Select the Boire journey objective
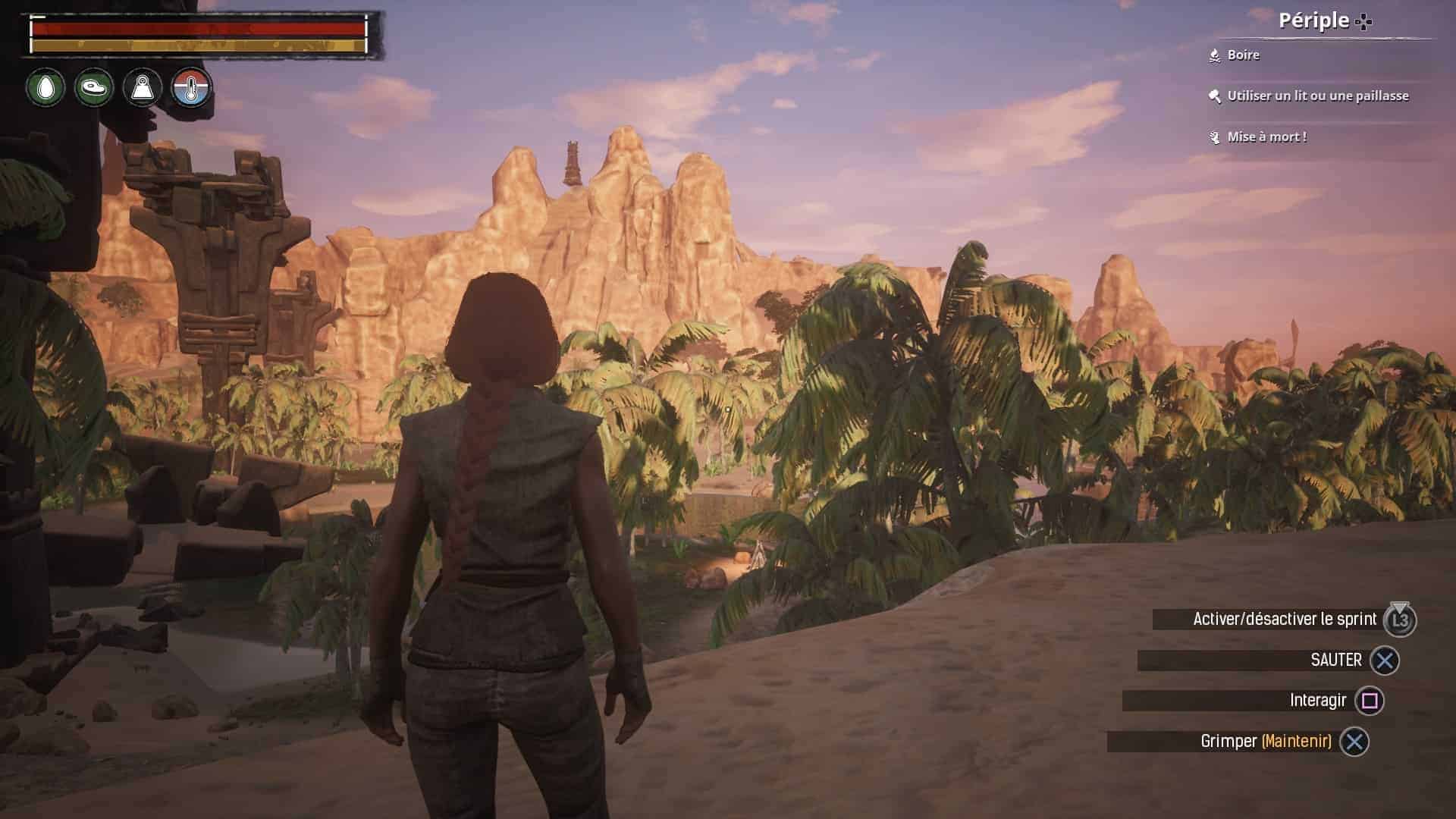The image size is (1456, 819). point(1243,55)
